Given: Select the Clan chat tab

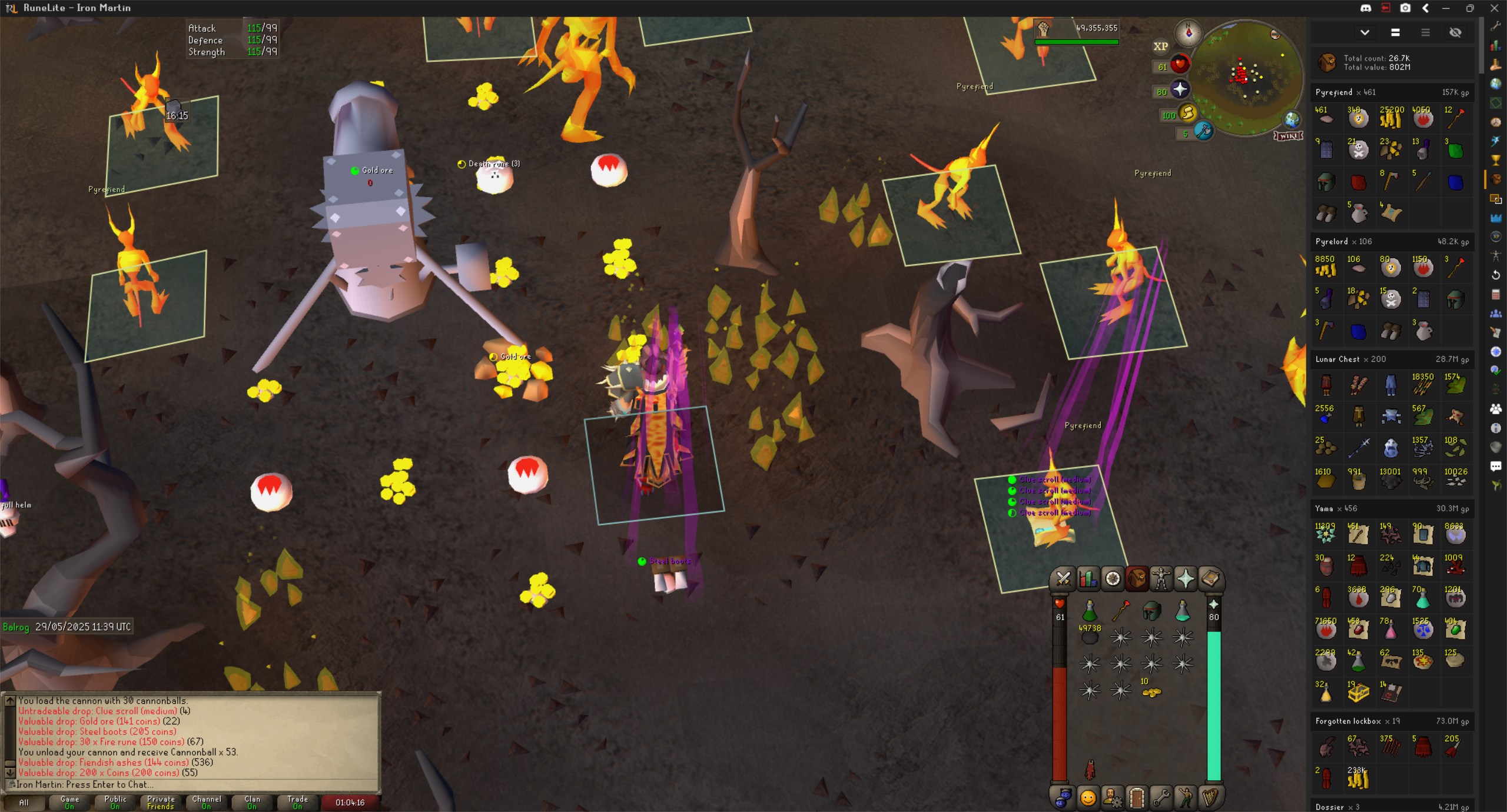Looking at the screenshot, I should point(252,802).
